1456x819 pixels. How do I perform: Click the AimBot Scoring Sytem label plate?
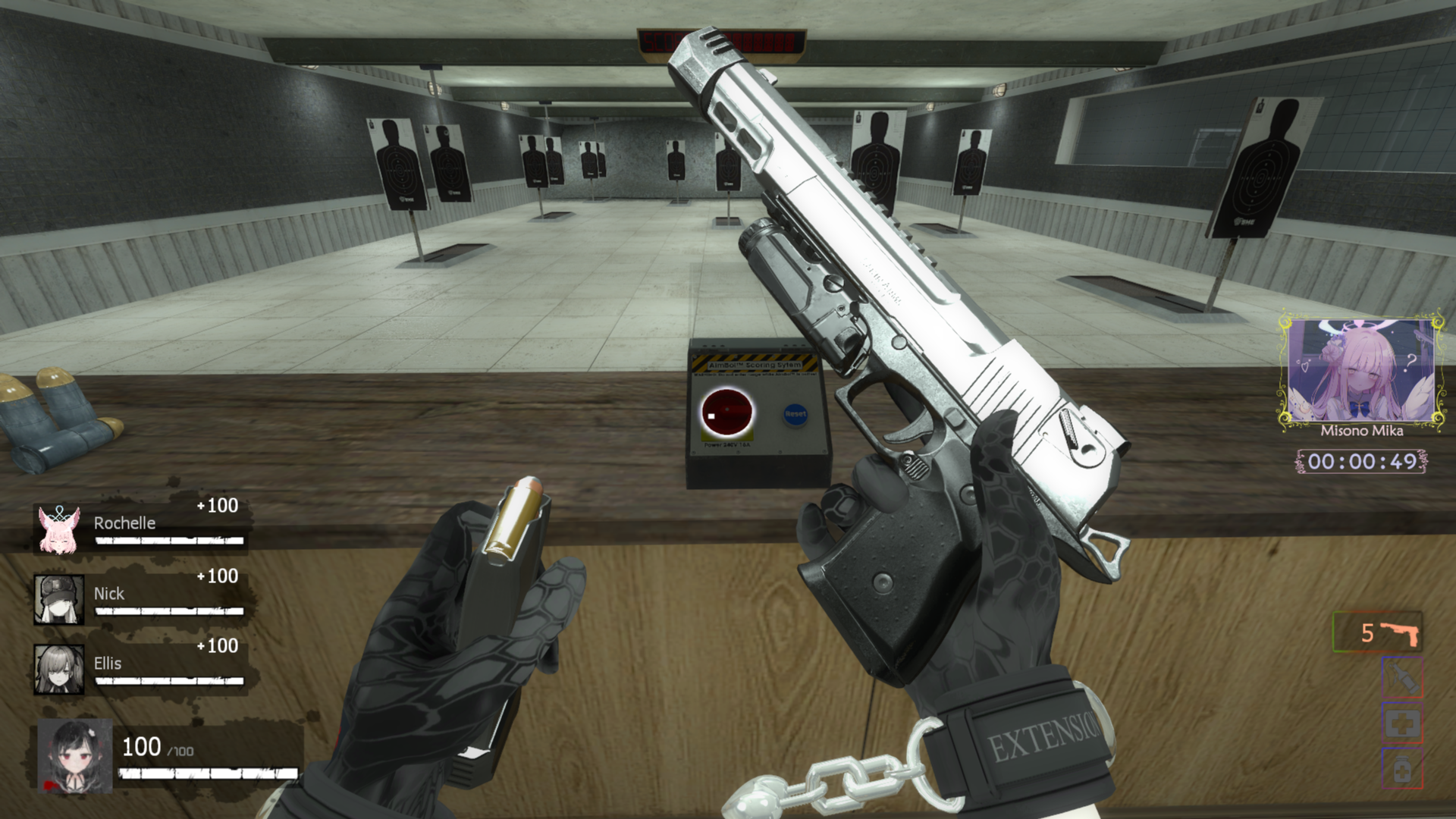pos(755,364)
